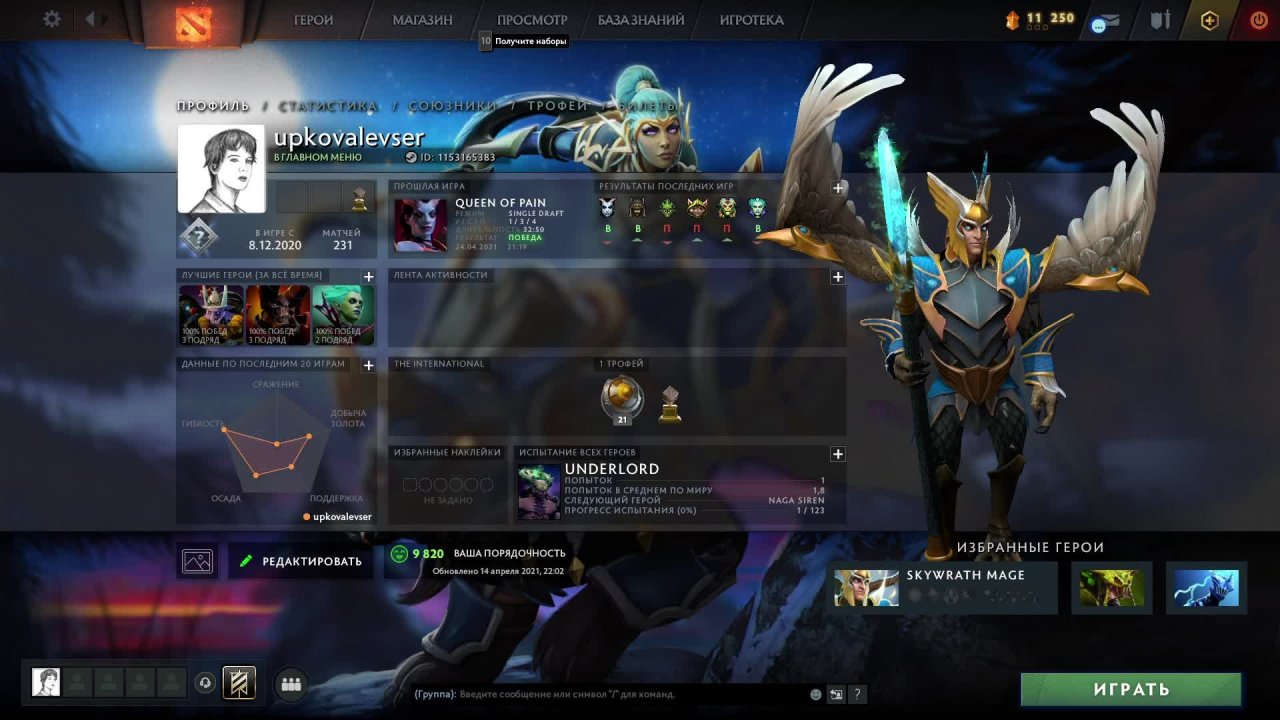Screen dimensions: 1280x720
Task: Open the party groups icon near the chat bar
Action: (290, 683)
